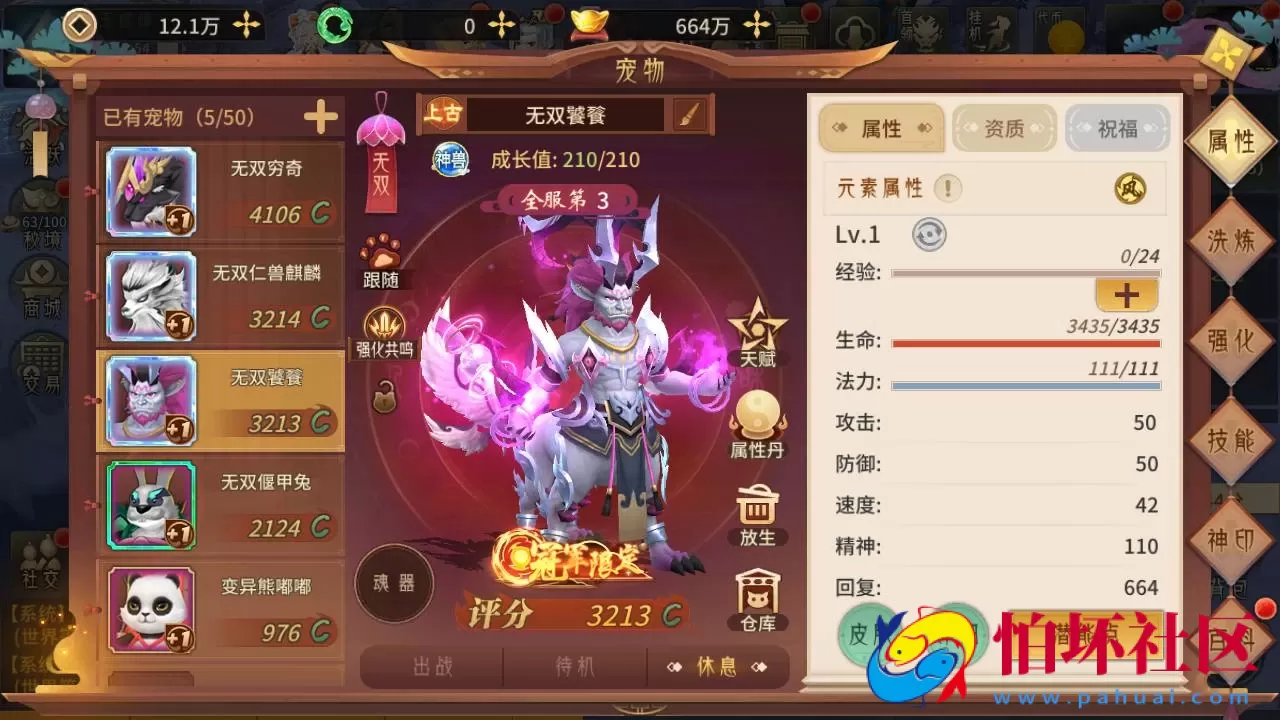The width and height of the screenshot is (1280, 720).
Task: Click the 经验 experience progress bar
Action: coord(1026,270)
